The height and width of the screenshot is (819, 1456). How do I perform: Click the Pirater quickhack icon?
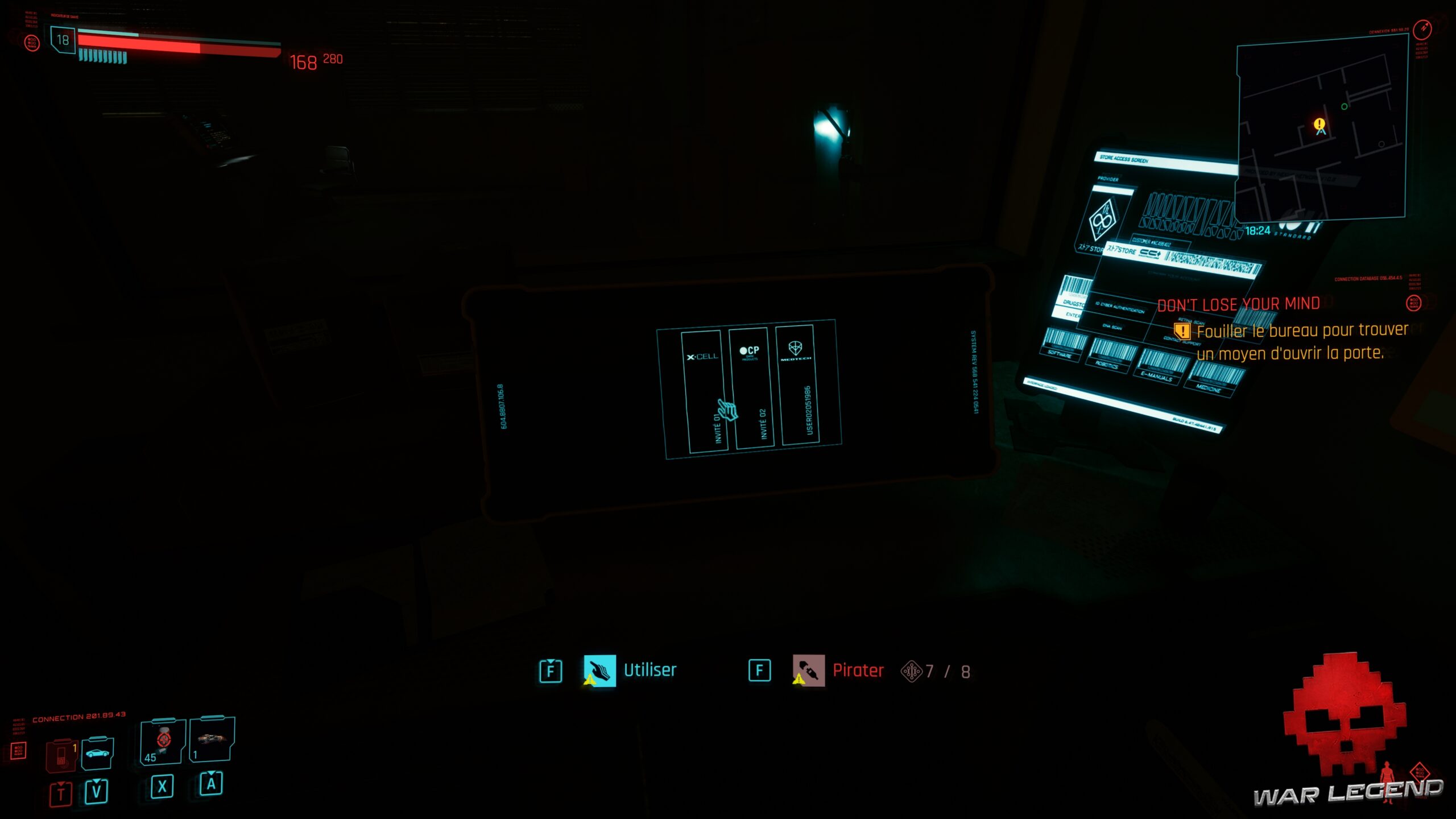tap(809, 670)
